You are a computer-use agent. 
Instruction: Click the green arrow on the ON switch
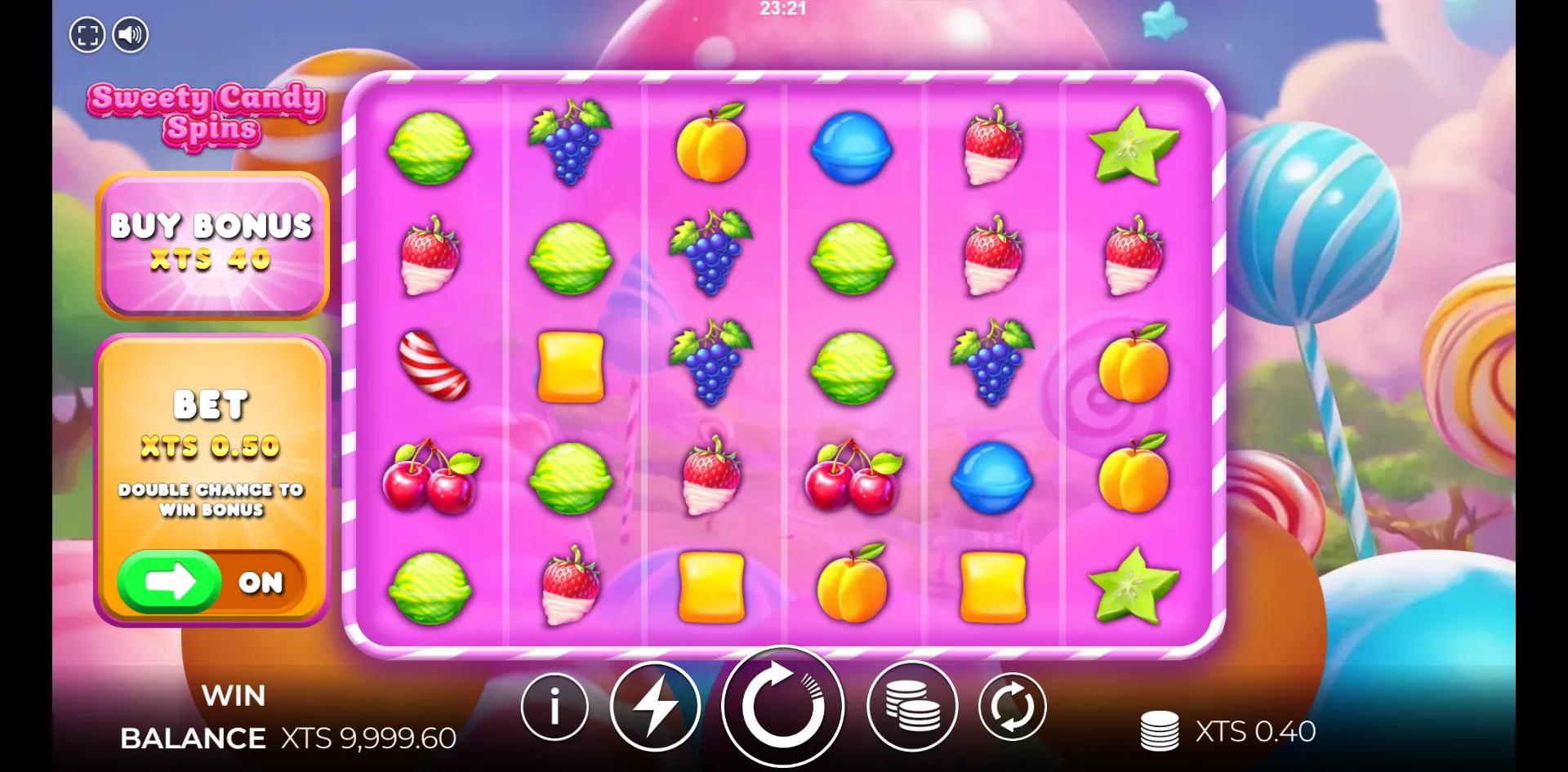point(169,581)
